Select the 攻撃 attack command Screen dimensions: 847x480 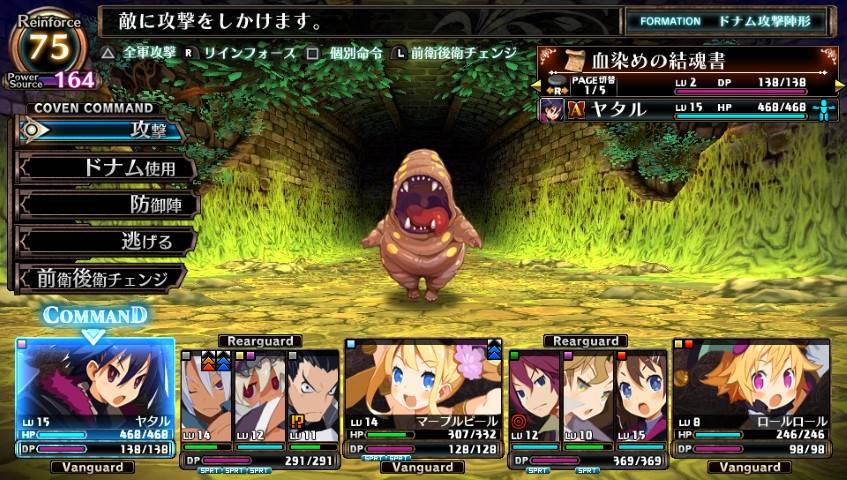(x=100, y=130)
